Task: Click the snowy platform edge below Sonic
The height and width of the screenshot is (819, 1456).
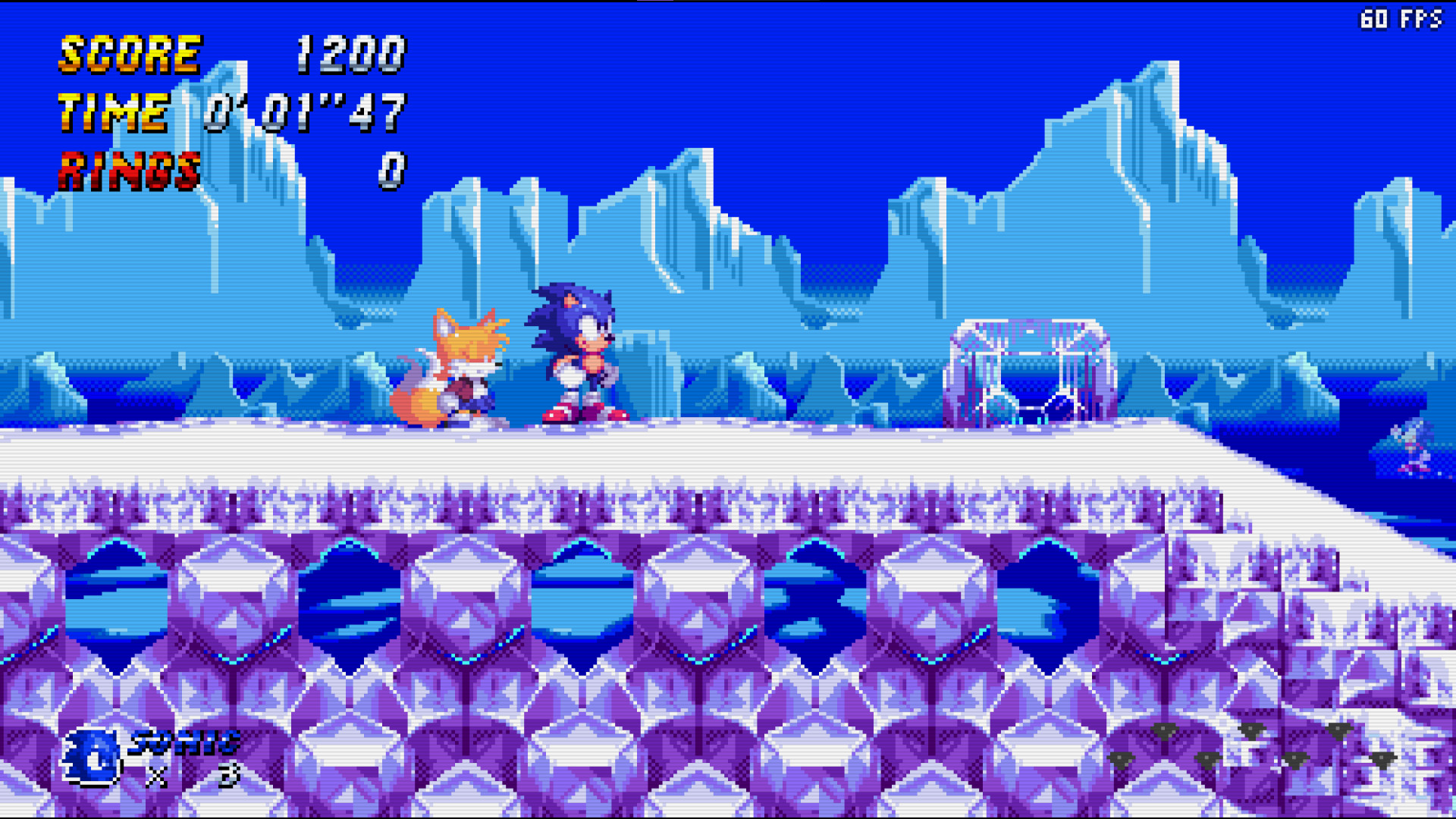Action: (x=584, y=447)
